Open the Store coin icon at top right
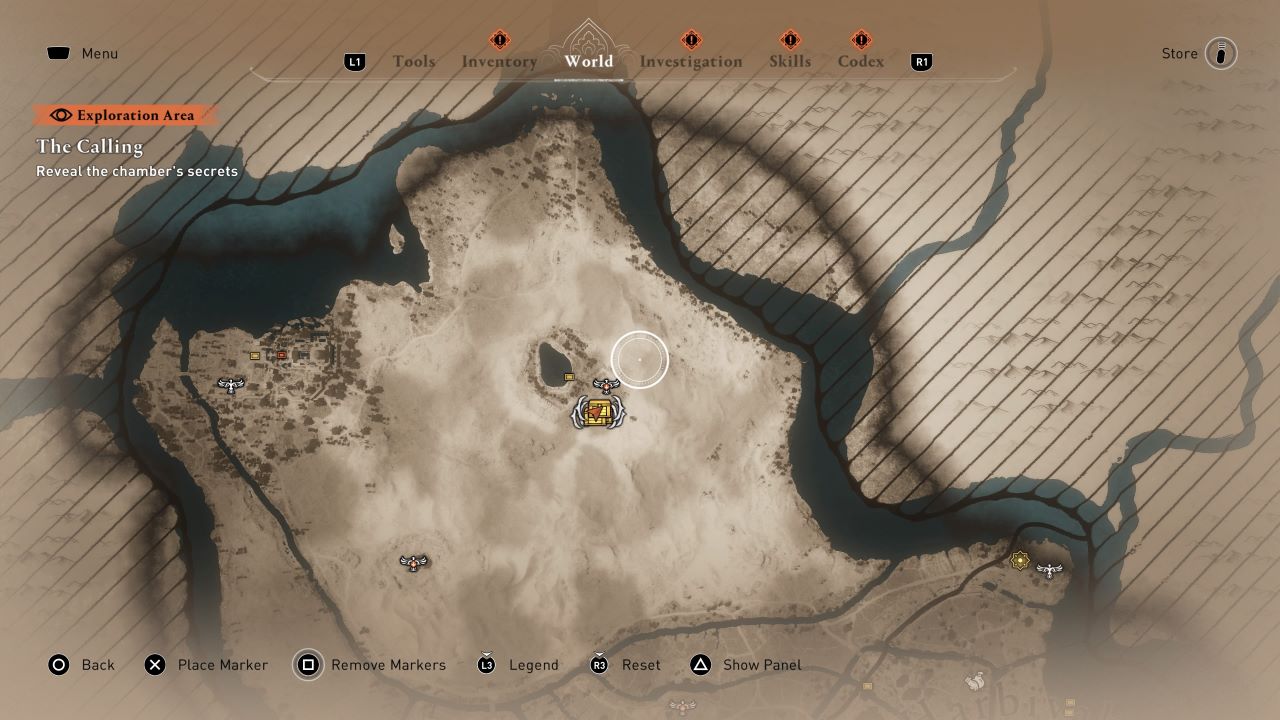1280x720 pixels. coord(1224,53)
